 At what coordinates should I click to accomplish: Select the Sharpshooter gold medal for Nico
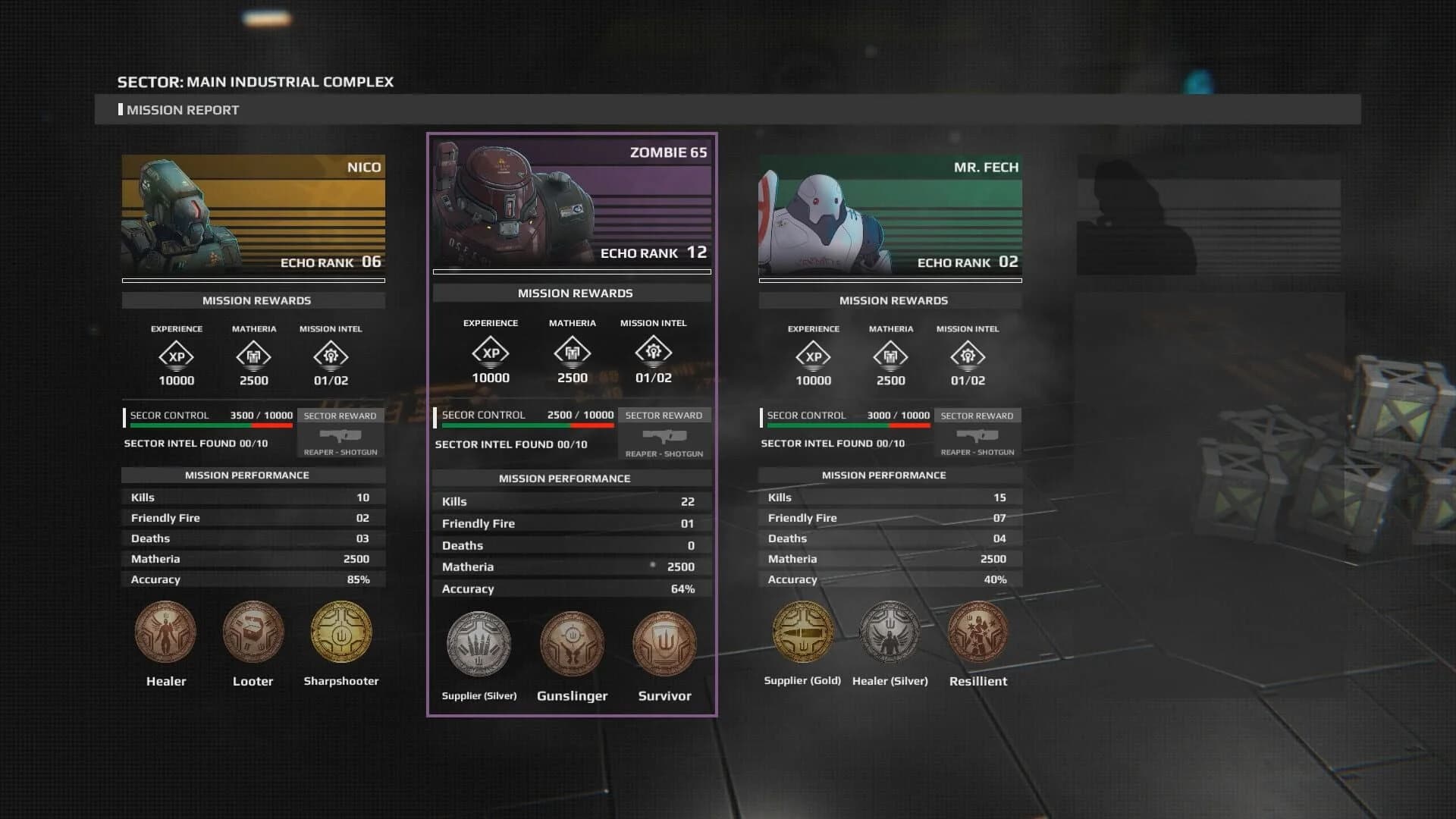coord(341,631)
